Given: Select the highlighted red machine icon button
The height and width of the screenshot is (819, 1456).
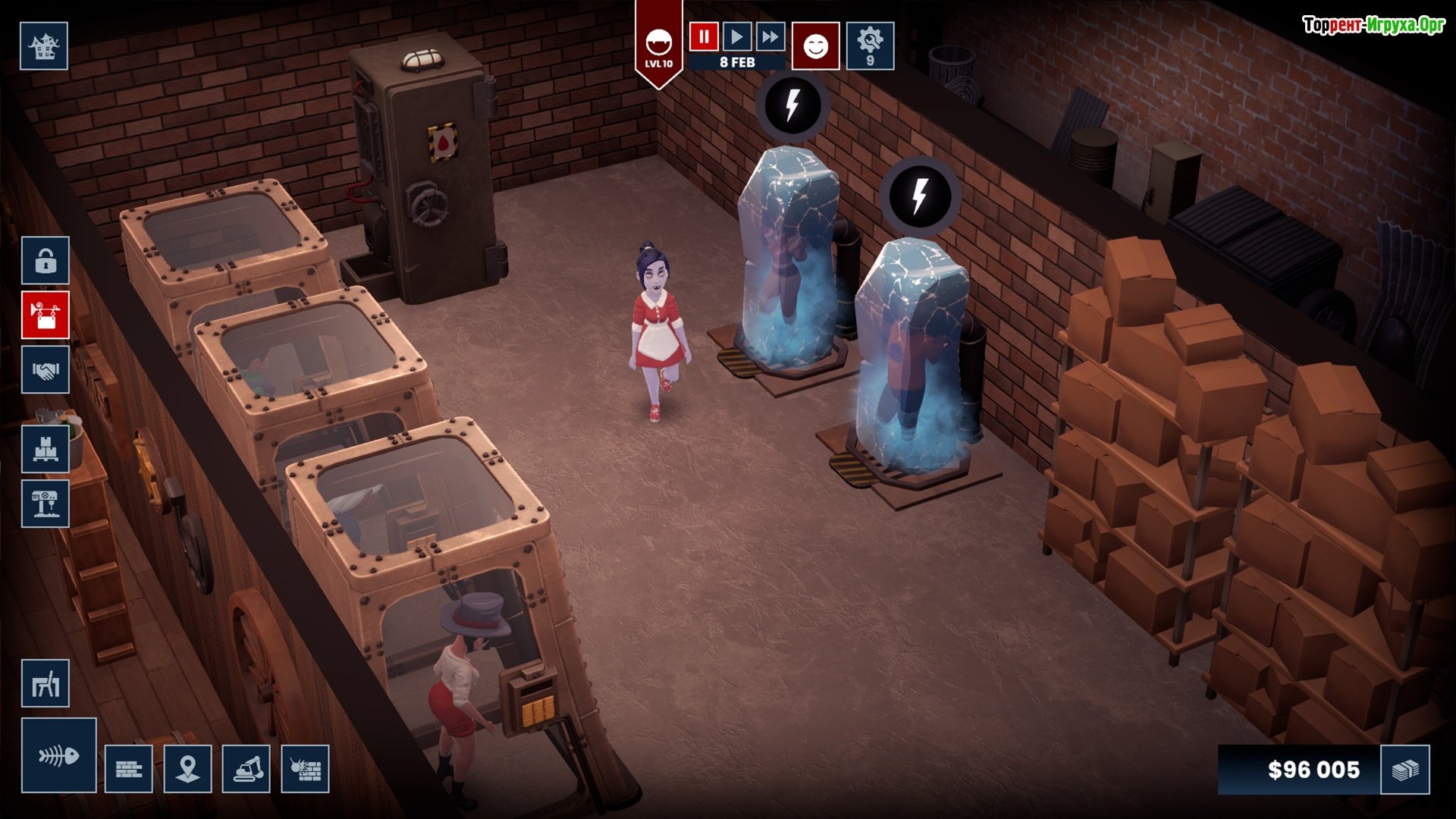Looking at the screenshot, I should click(45, 315).
